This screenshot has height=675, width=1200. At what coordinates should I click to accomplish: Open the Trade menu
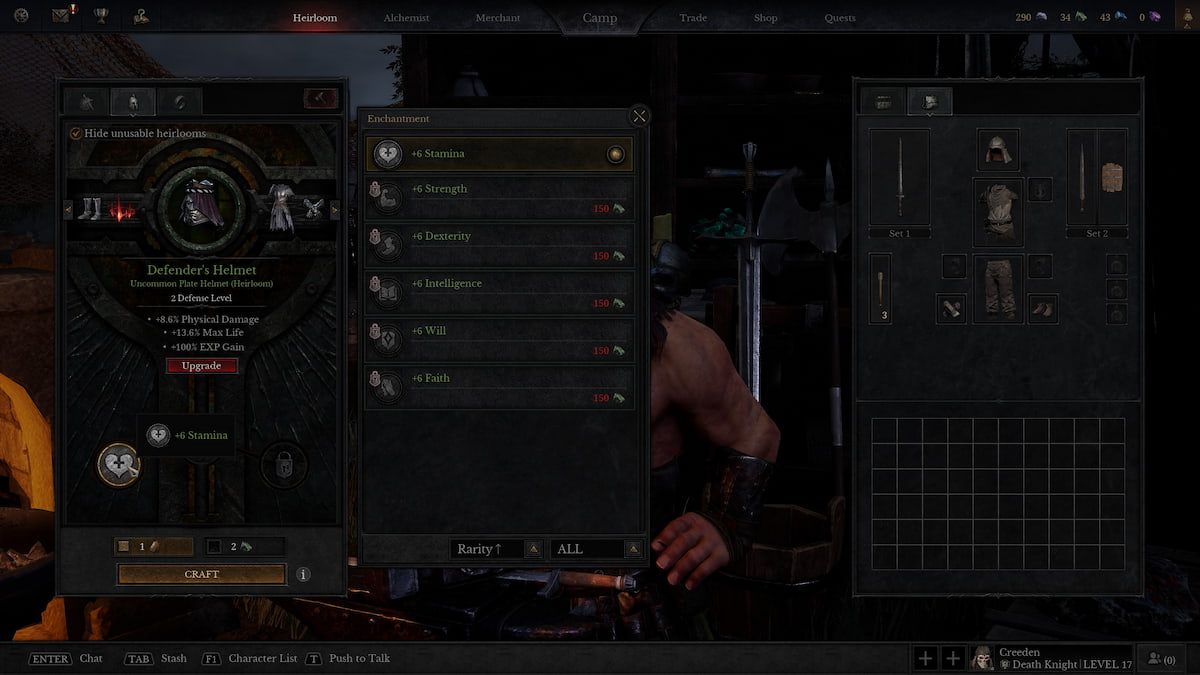point(693,18)
